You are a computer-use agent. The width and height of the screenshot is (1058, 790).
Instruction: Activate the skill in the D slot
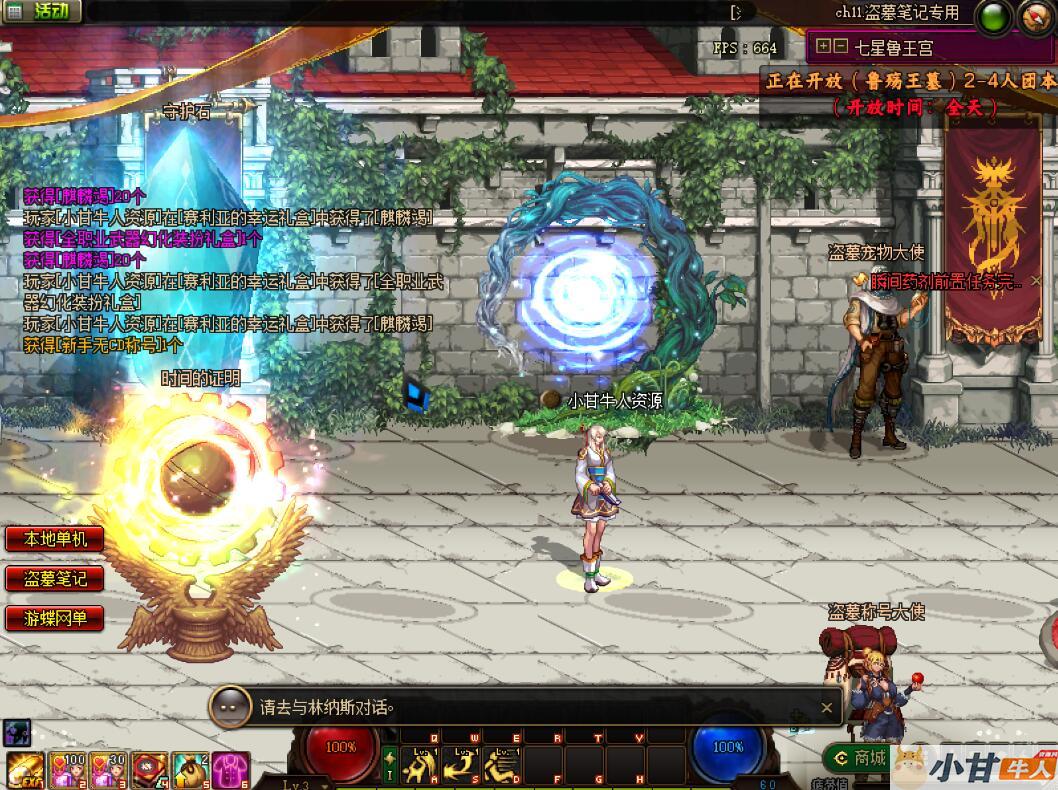click(502, 766)
